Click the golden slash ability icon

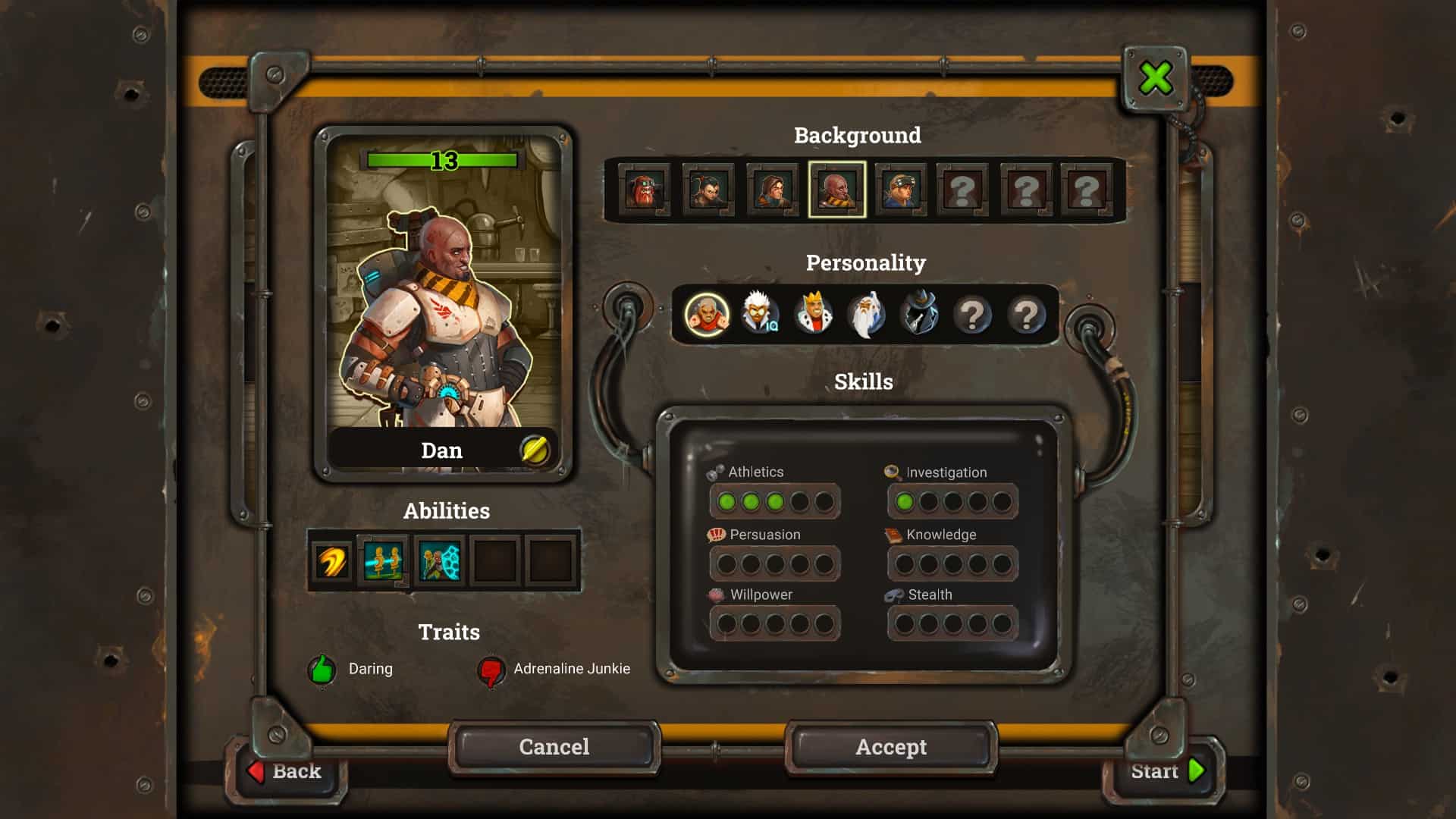(331, 562)
